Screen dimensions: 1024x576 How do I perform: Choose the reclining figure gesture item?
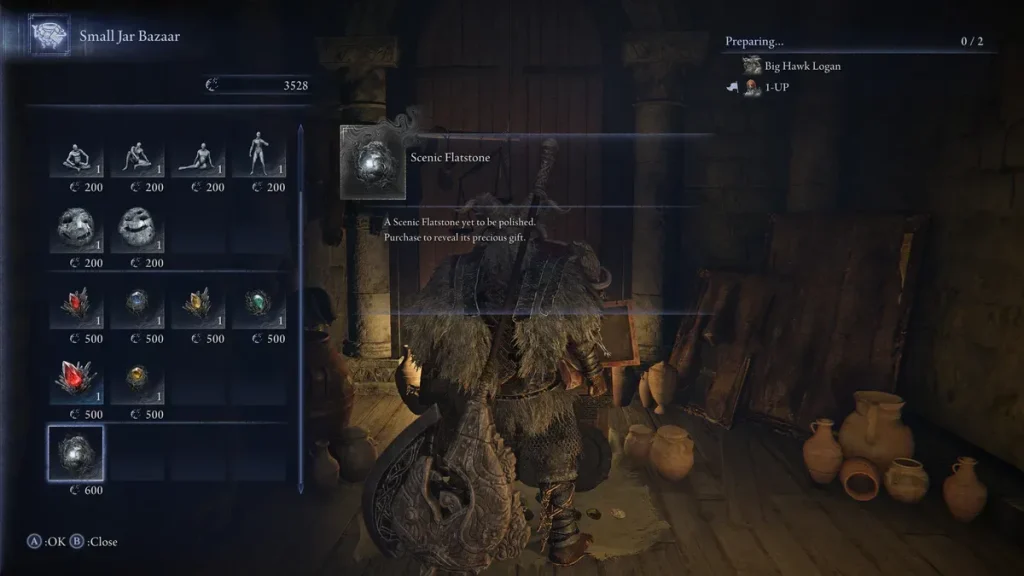point(198,155)
